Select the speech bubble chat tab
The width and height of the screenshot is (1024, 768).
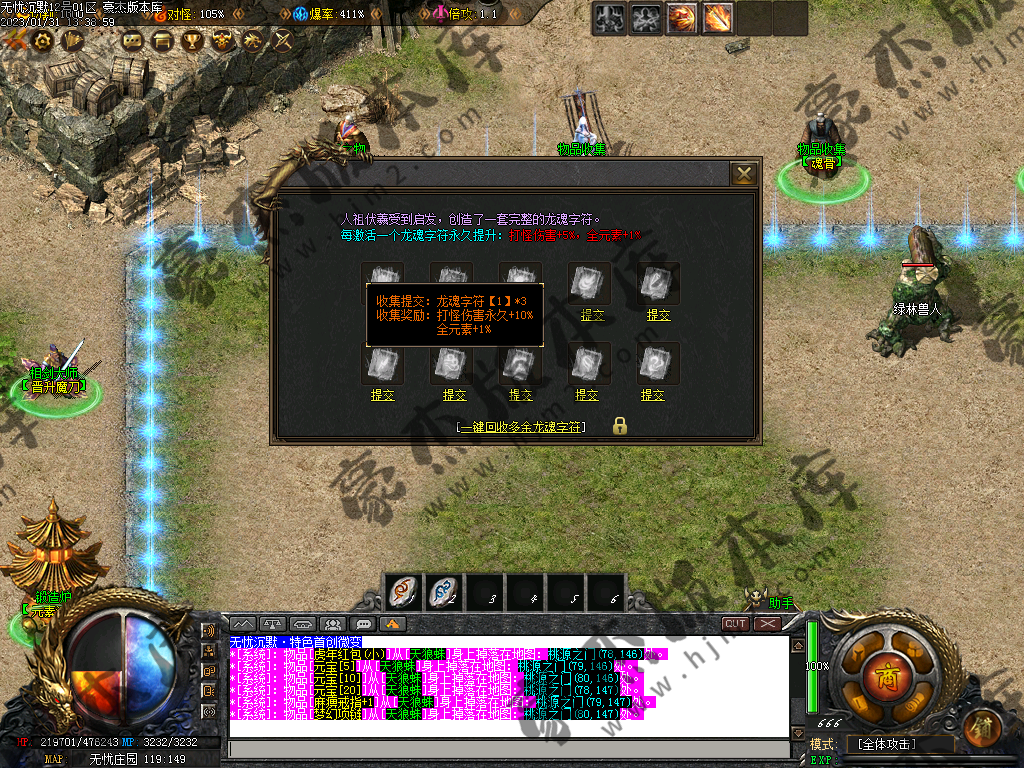tap(363, 624)
